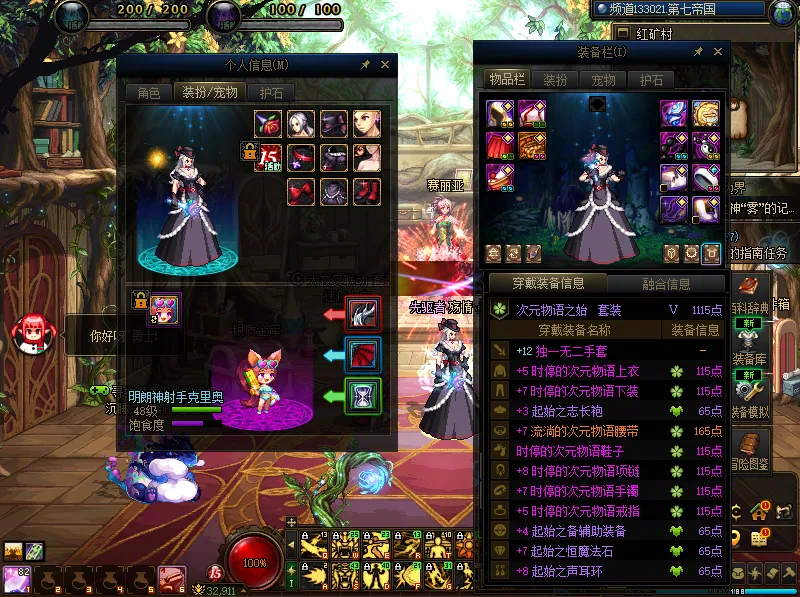Open the 融合信息 fusion info tab
The height and width of the screenshot is (597, 800).
coord(665,284)
